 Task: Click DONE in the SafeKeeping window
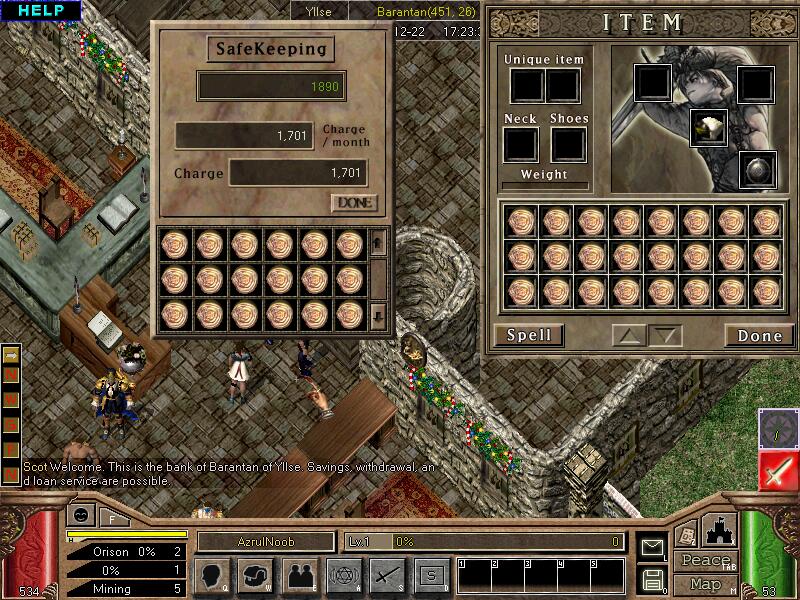(x=355, y=203)
